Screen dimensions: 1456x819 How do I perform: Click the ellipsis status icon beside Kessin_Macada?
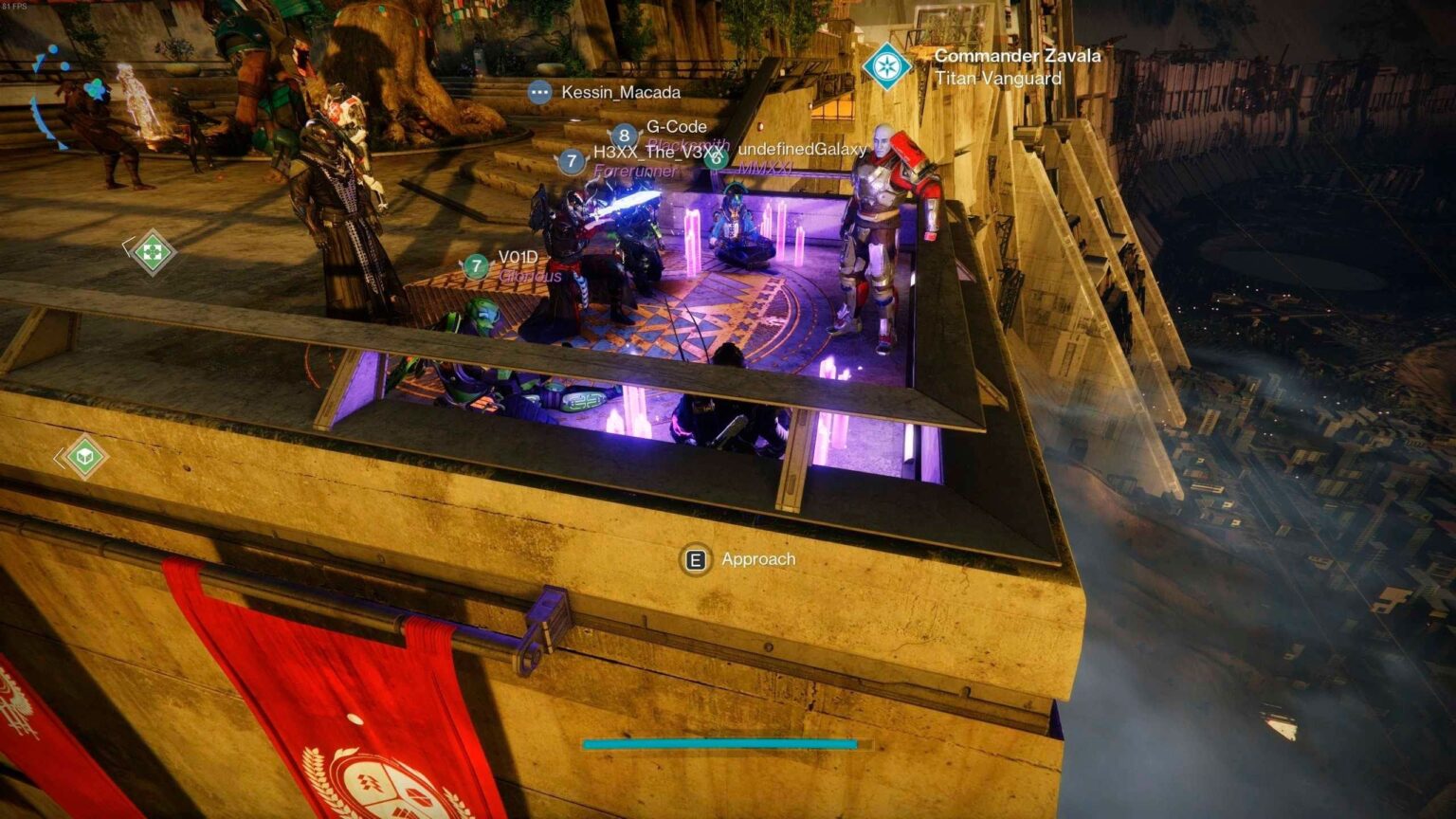pos(539,92)
